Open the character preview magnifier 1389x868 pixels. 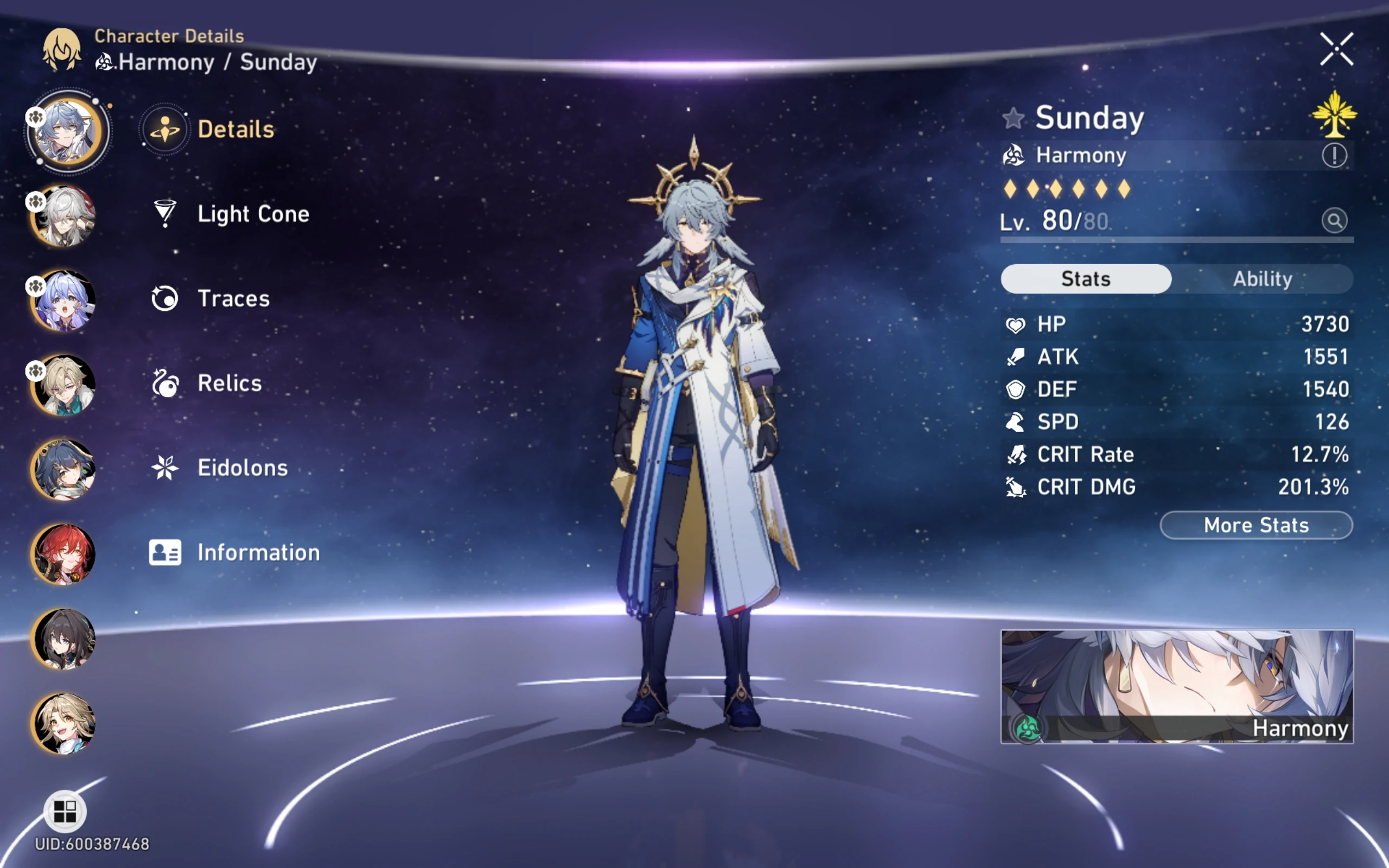[1335, 220]
